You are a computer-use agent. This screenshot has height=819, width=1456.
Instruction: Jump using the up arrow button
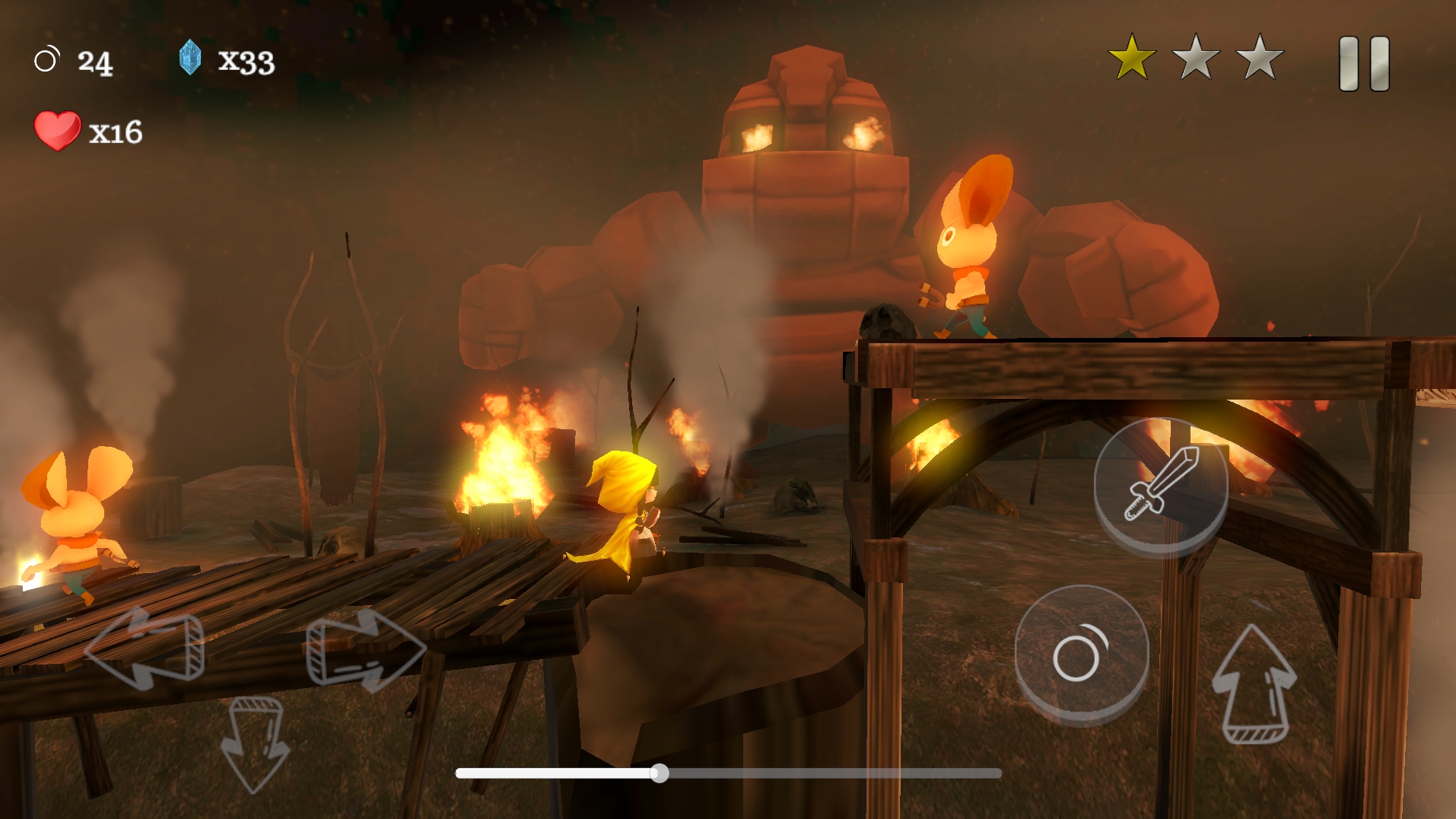1254,684
